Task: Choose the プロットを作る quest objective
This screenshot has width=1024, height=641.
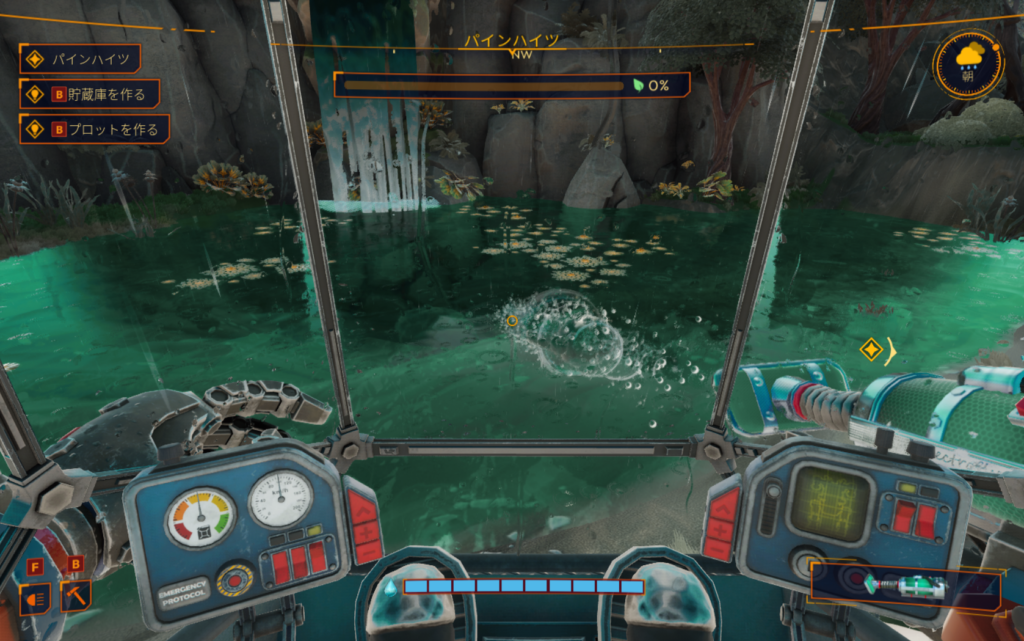Action: [x=94, y=129]
